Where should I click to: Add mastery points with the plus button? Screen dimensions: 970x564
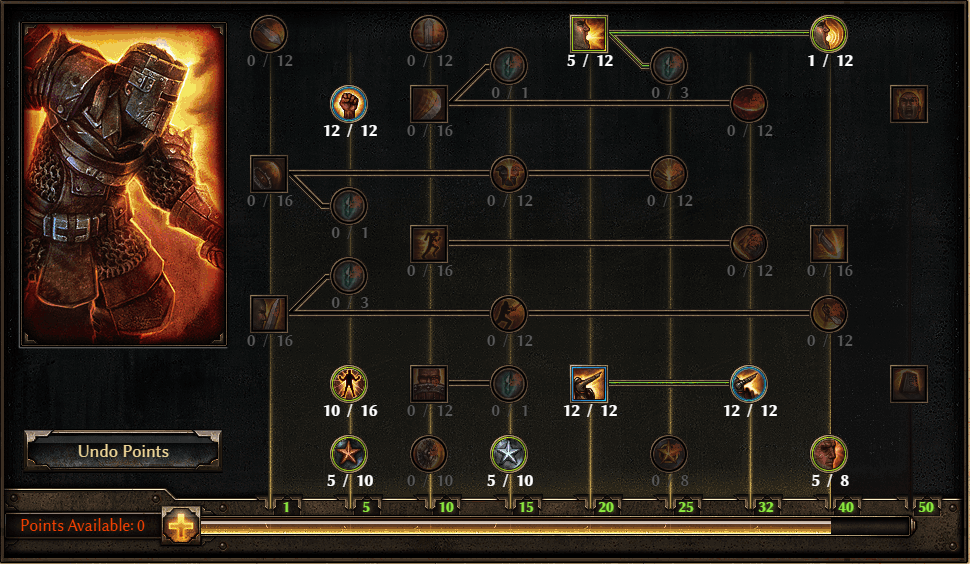tap(181, 525)
